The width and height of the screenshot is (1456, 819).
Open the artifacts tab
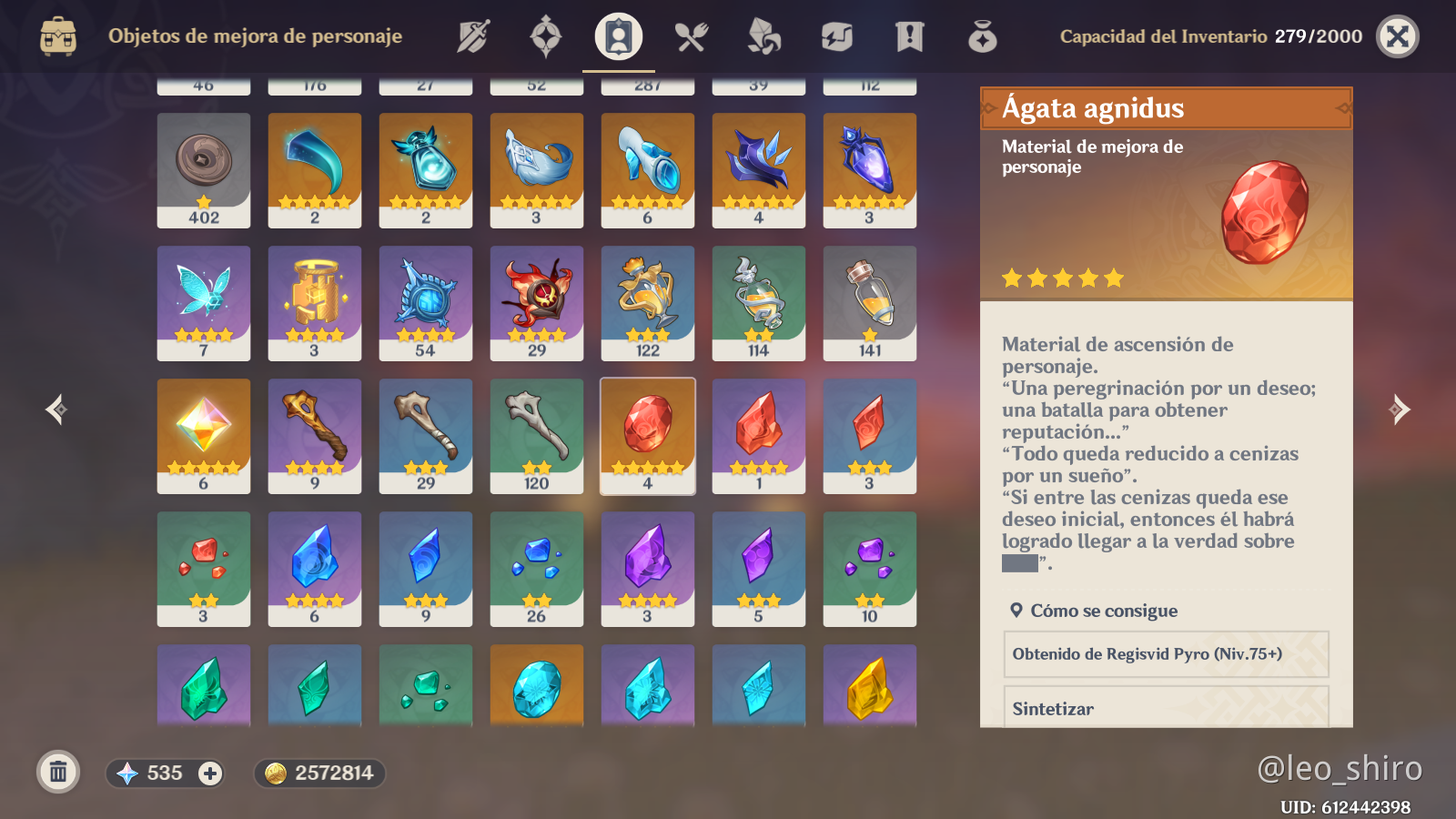click(546, 36)
